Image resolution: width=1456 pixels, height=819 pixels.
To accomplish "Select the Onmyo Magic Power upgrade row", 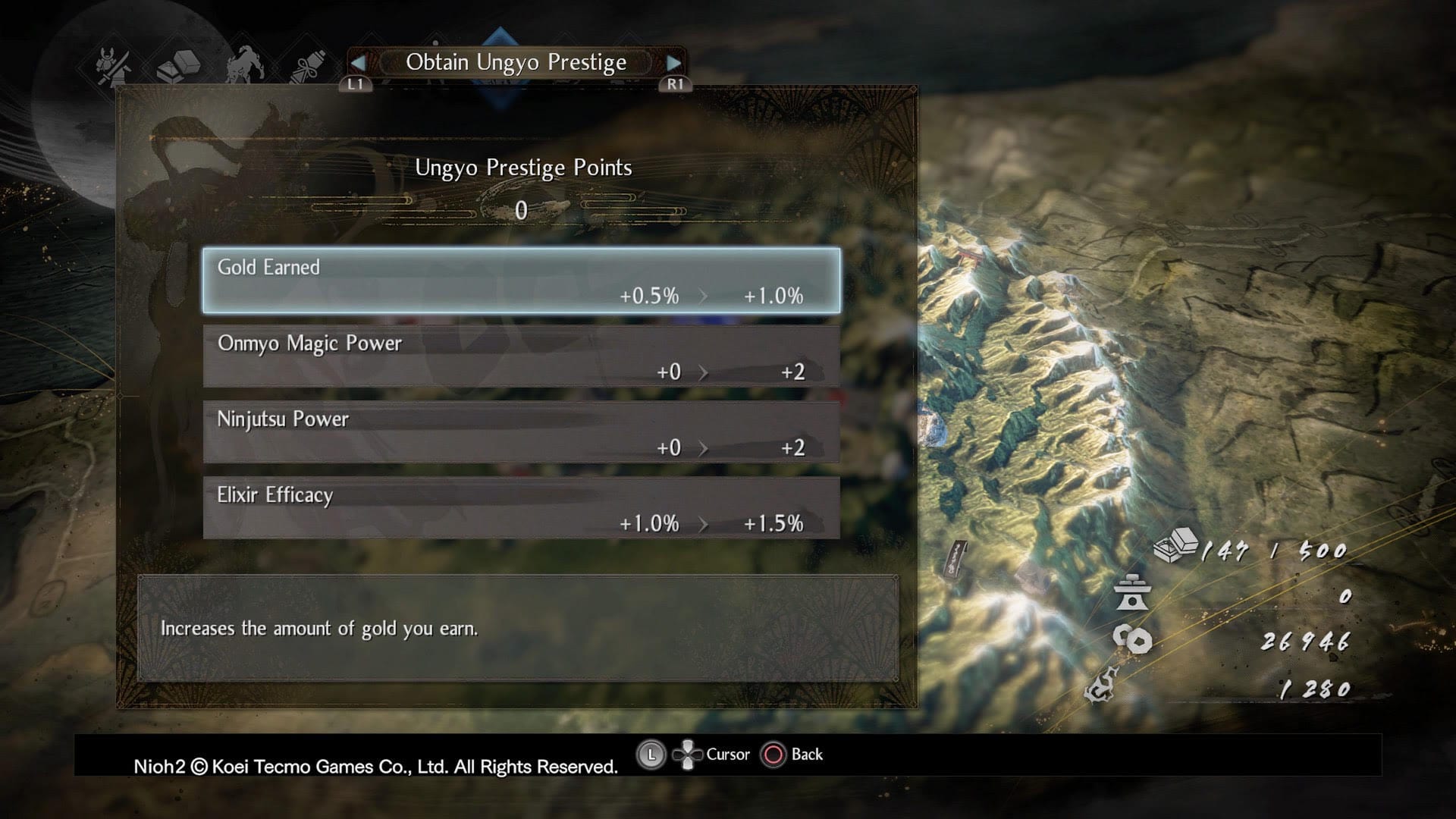I will click(x=522, y=356).
